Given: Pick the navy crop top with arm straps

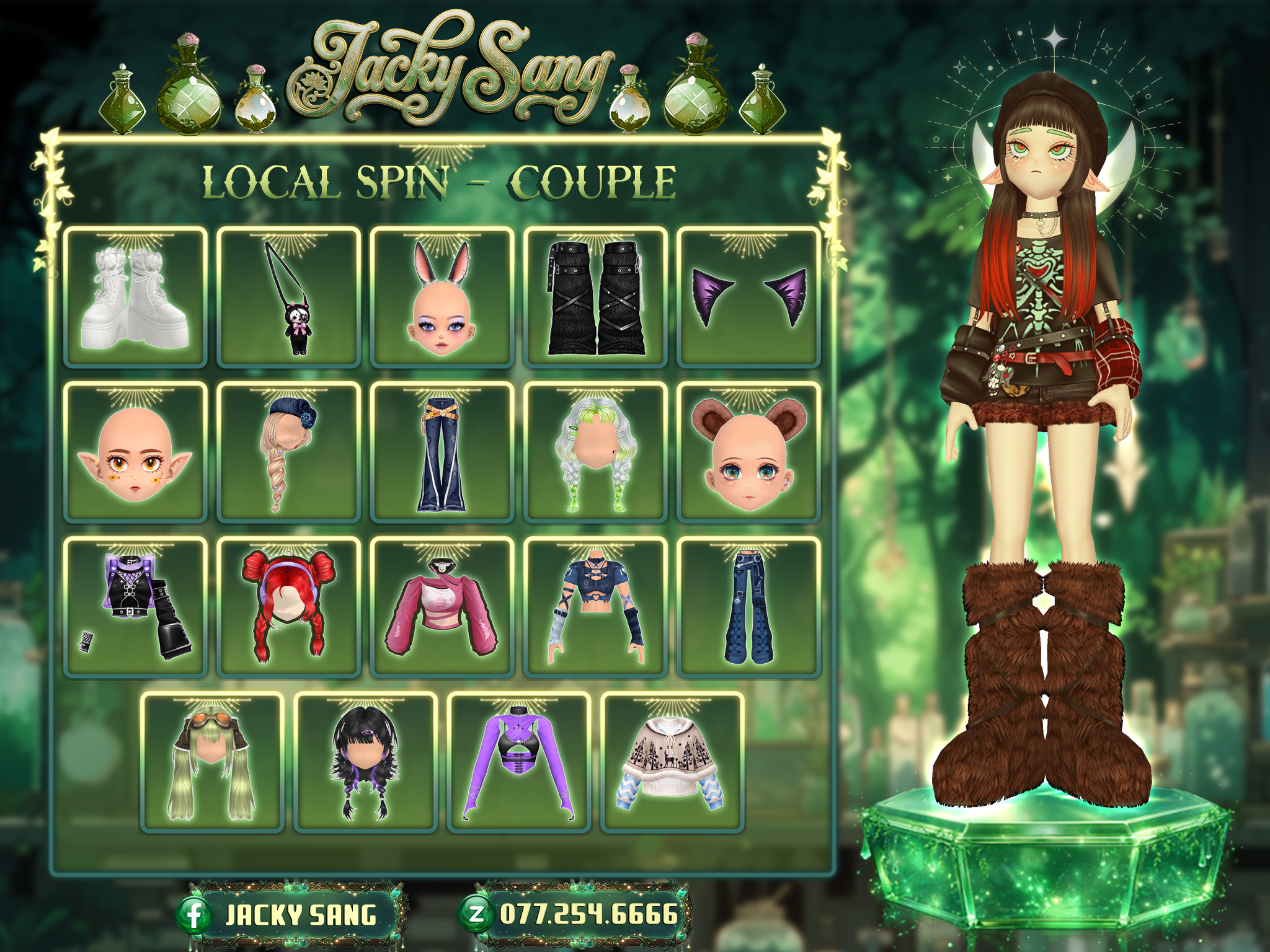Looking at the screenshot, I should pyautogui.click(x=595, y=607).
